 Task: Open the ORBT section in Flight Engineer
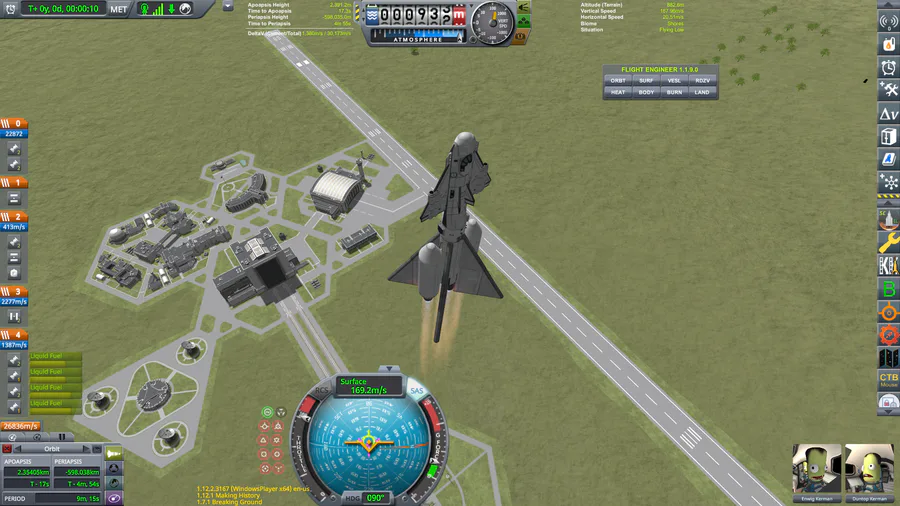pos(618,80)
